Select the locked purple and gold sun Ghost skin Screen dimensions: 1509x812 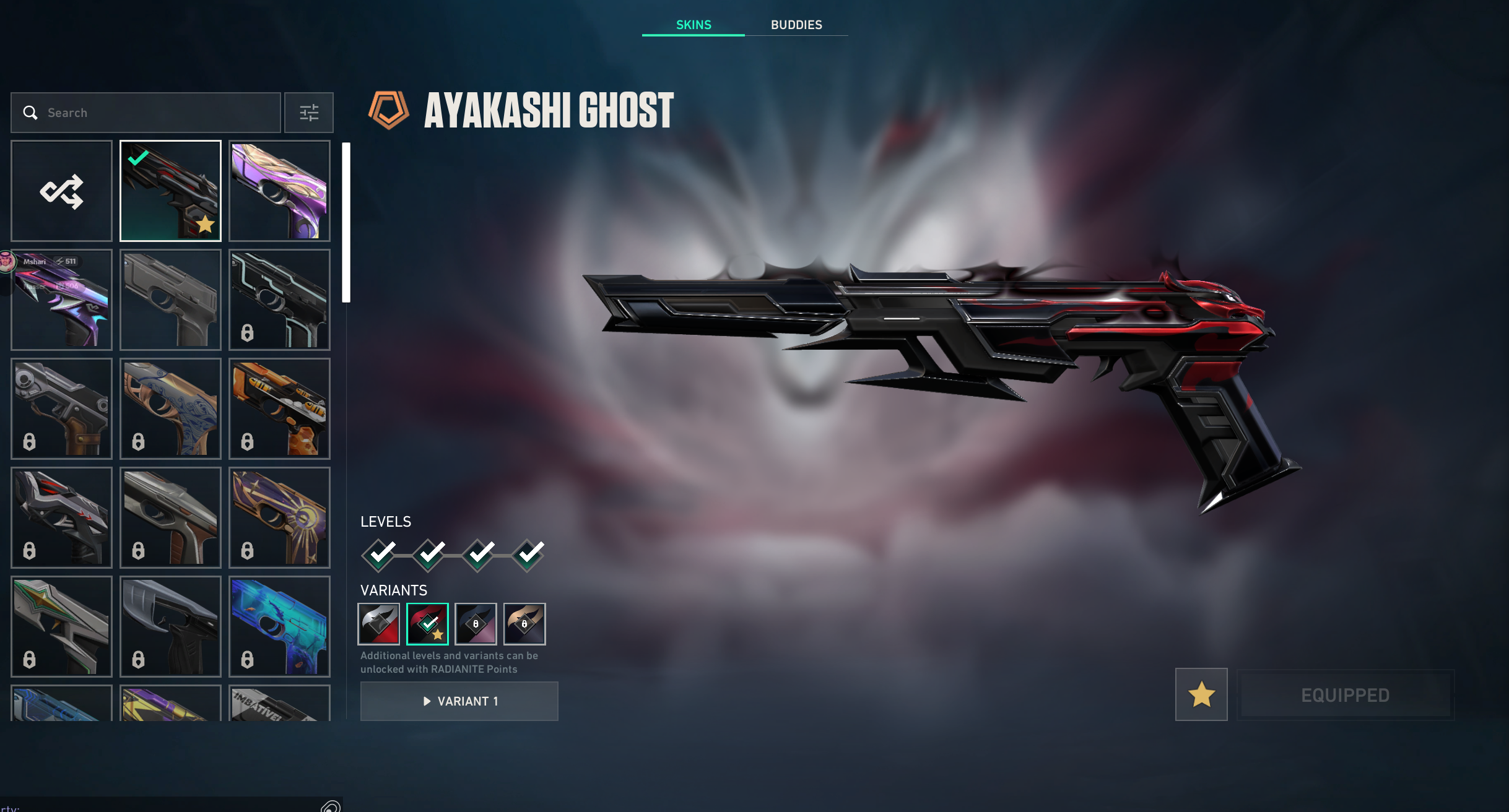coord(279,517)
